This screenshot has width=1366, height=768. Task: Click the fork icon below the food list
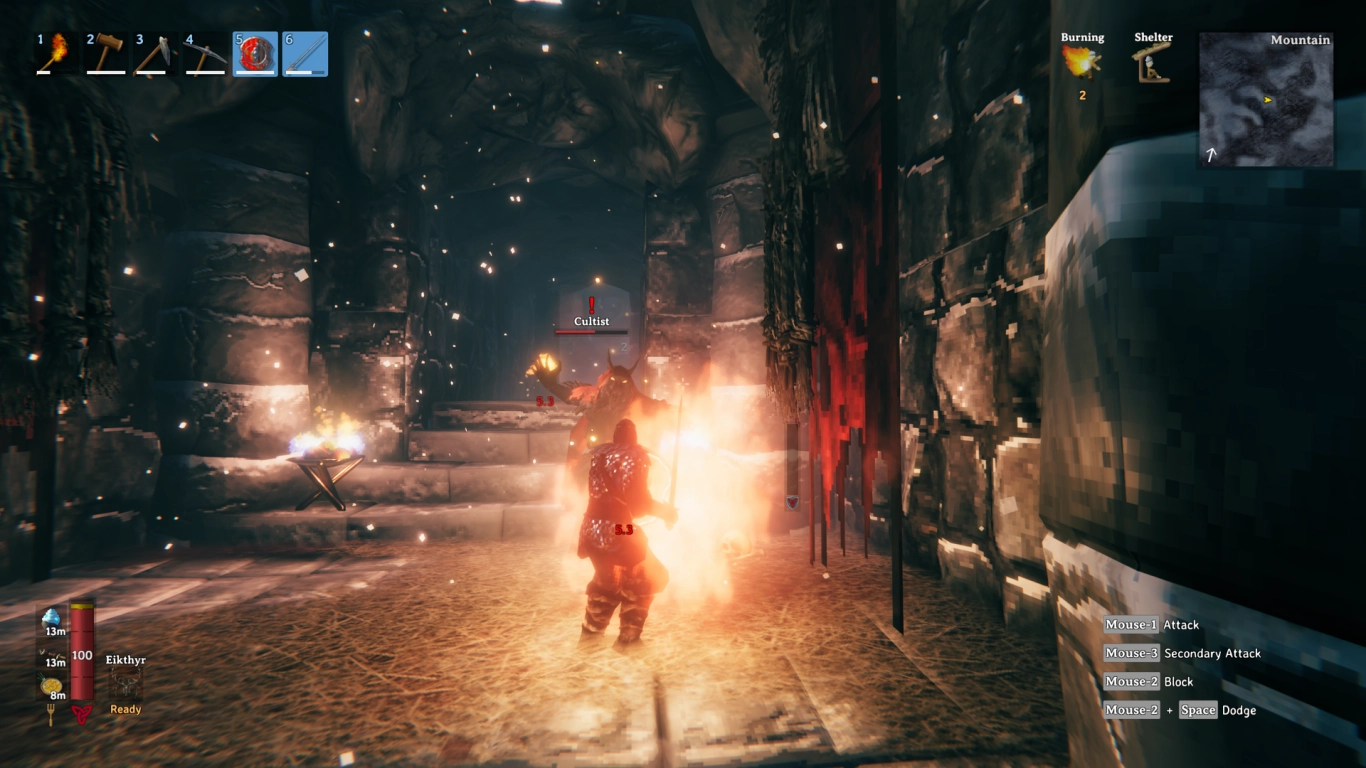click(51, 712)
